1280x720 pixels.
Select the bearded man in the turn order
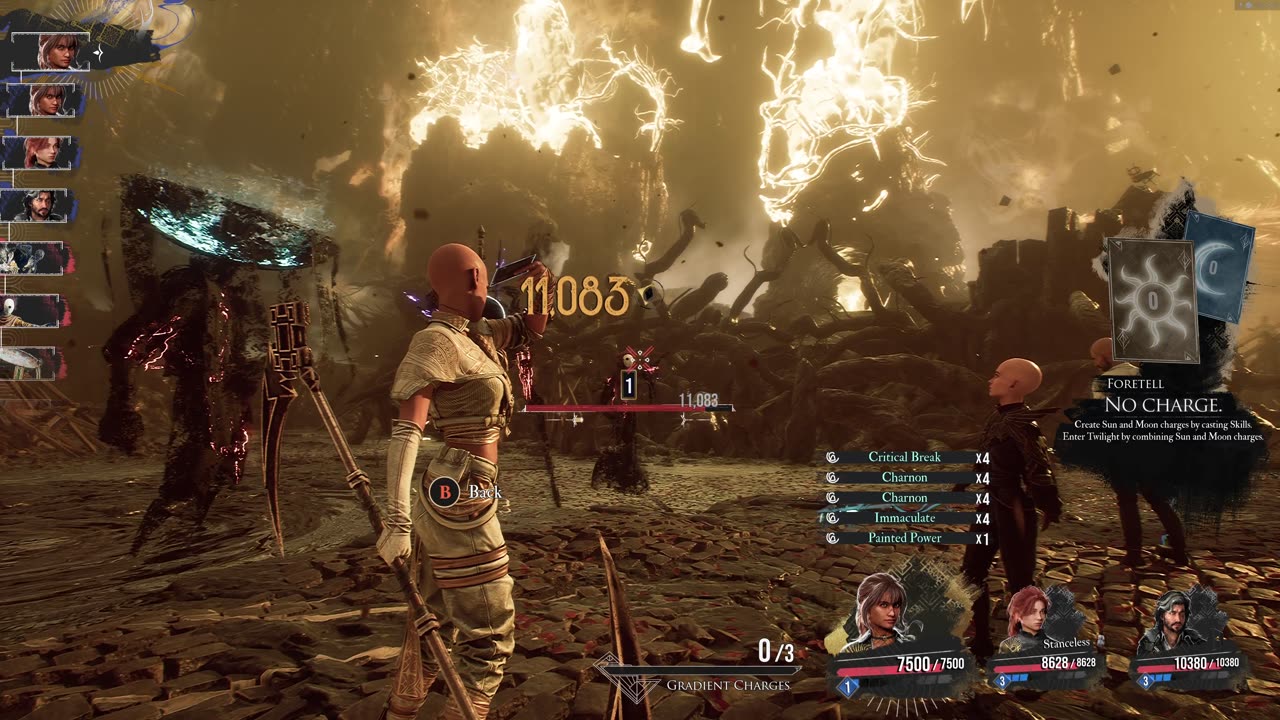pyautogui.click(x=40, y=205)
